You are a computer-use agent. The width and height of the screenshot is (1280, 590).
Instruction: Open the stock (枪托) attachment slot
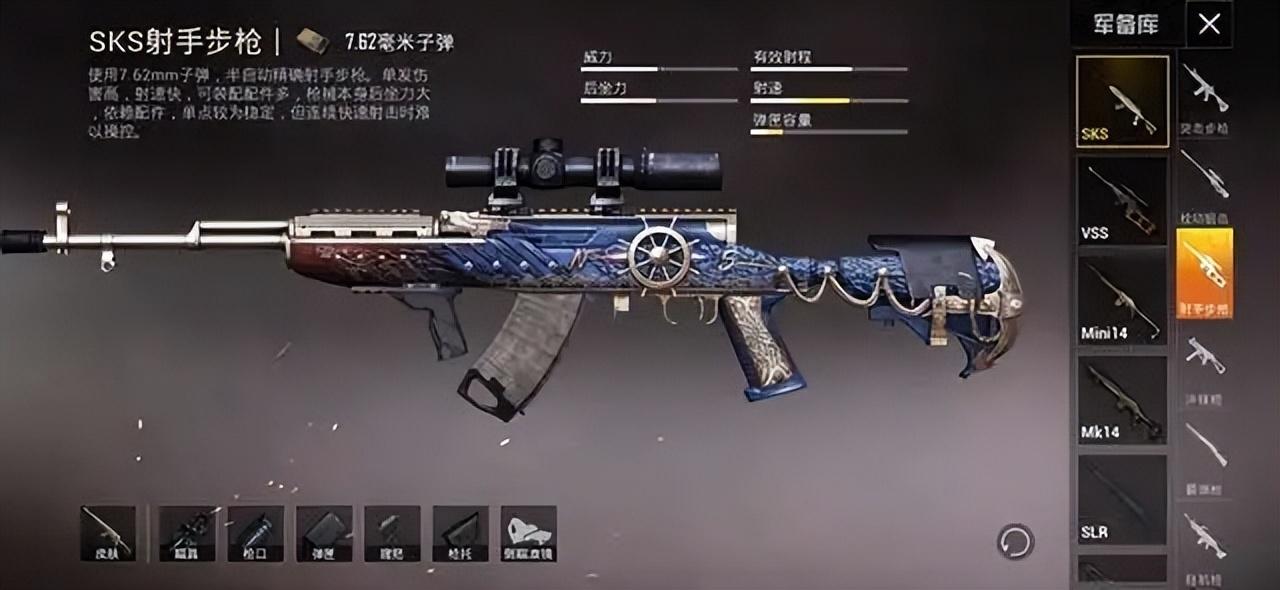(x=460, y=533)
